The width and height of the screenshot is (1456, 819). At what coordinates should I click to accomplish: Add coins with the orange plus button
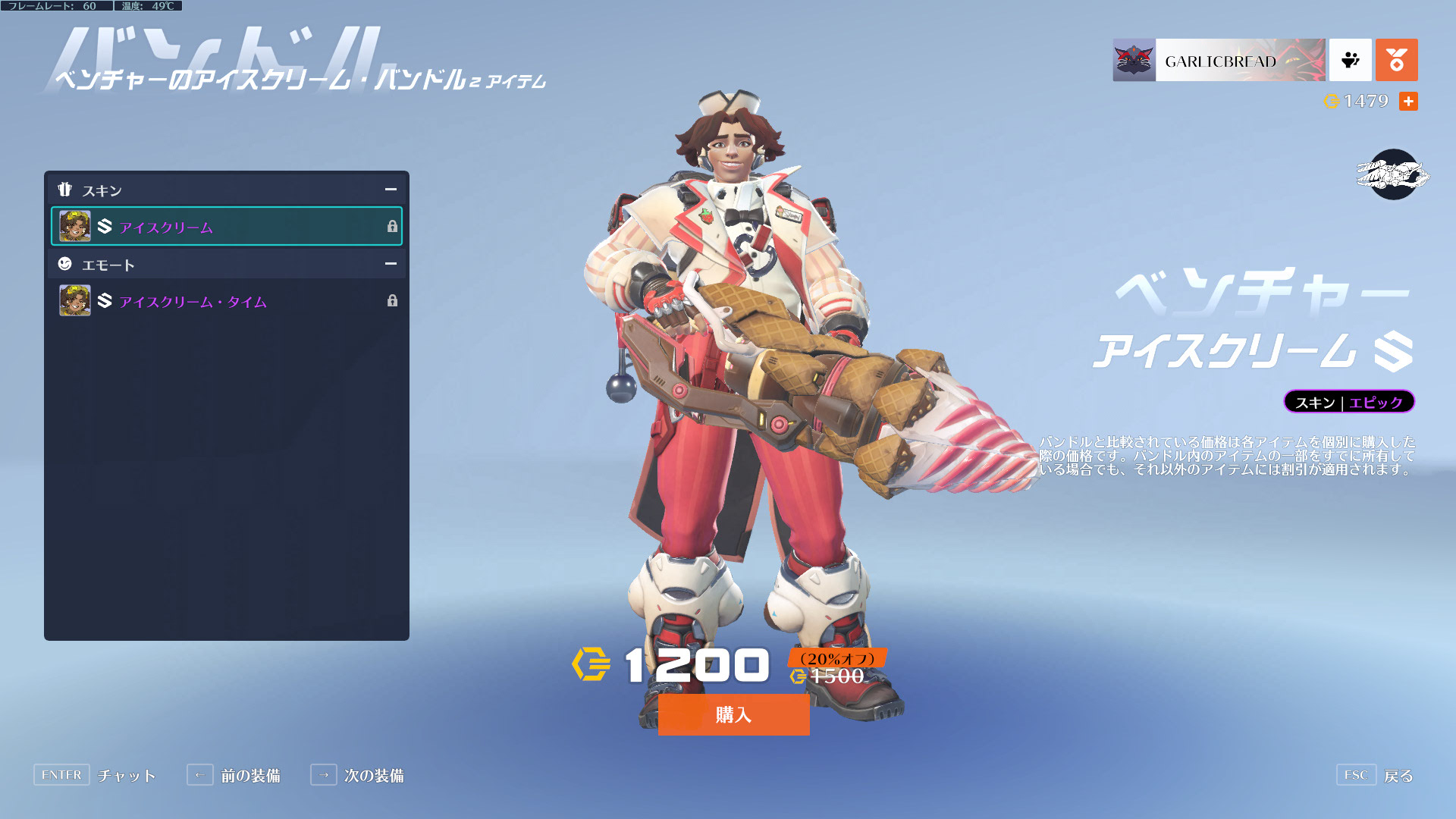point(1408,102)
